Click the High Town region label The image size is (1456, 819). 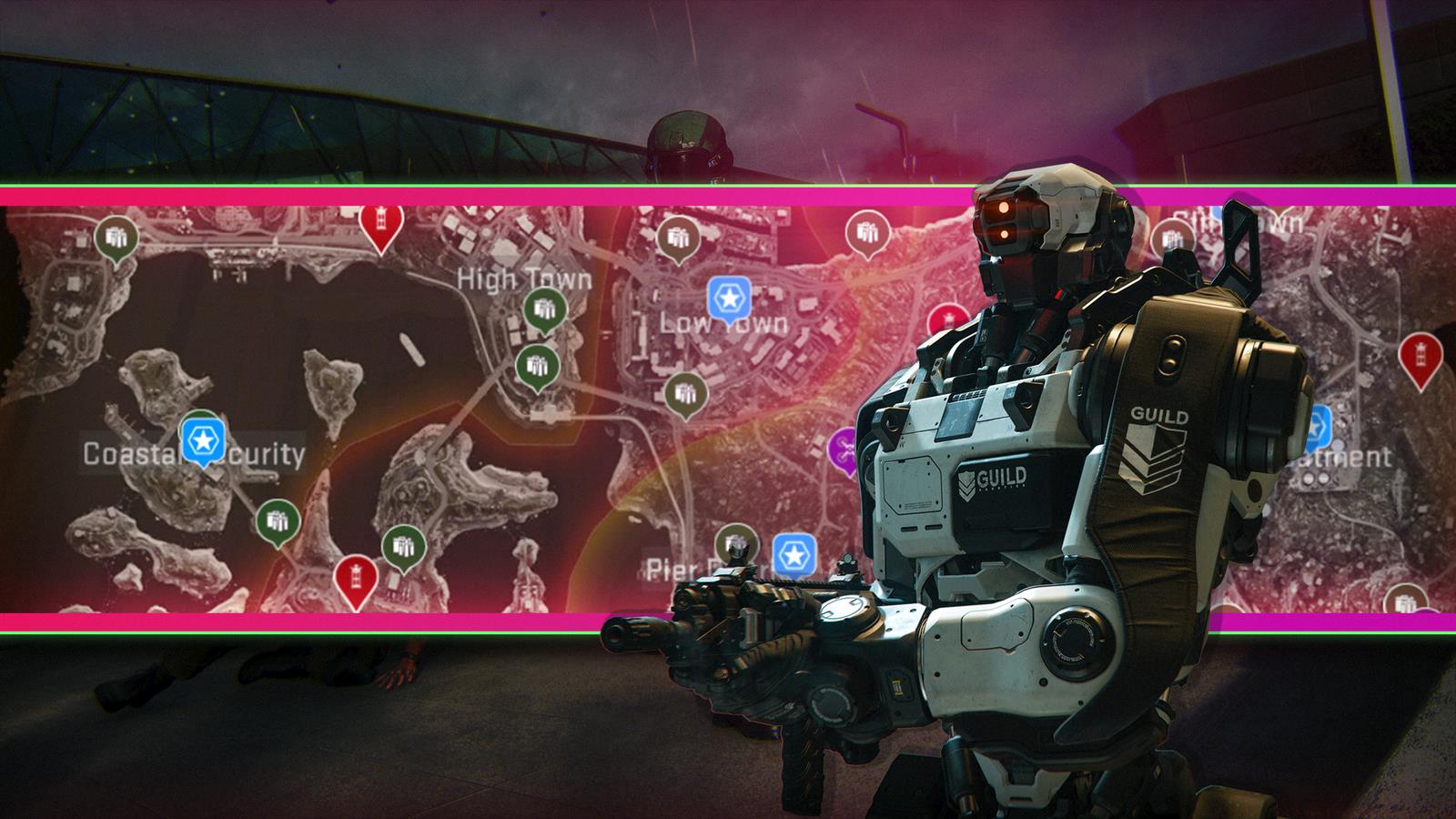(523, 278)
